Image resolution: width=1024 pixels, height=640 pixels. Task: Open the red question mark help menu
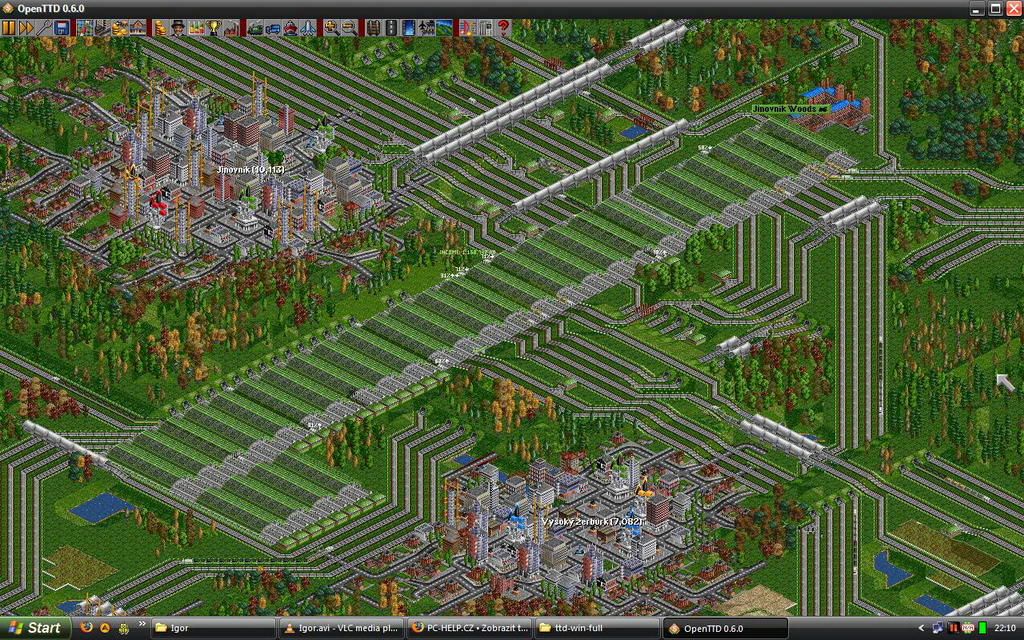coord(503,28)
